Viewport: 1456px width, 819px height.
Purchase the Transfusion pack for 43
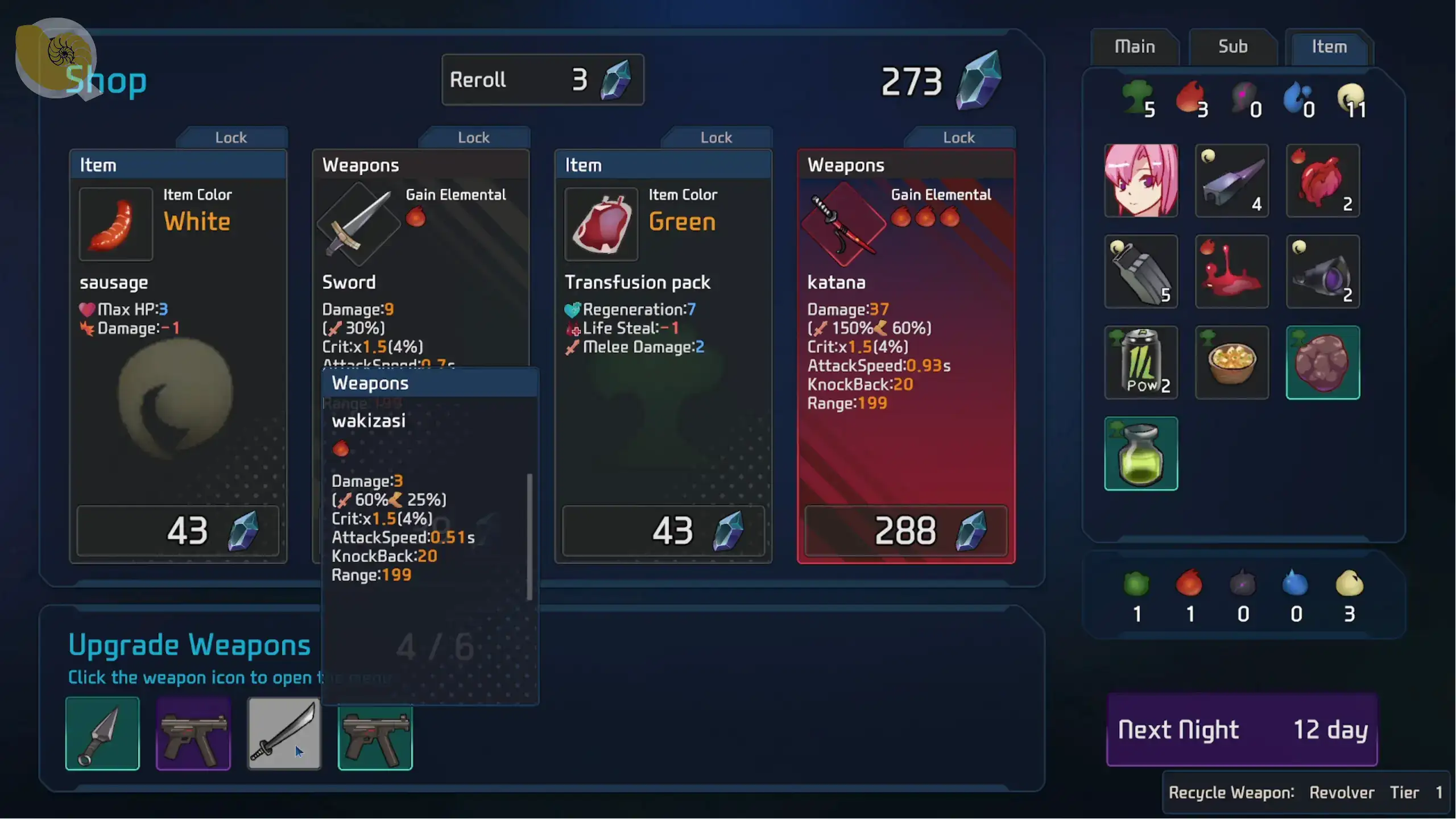pyautogui.click(x=663, y=531)
